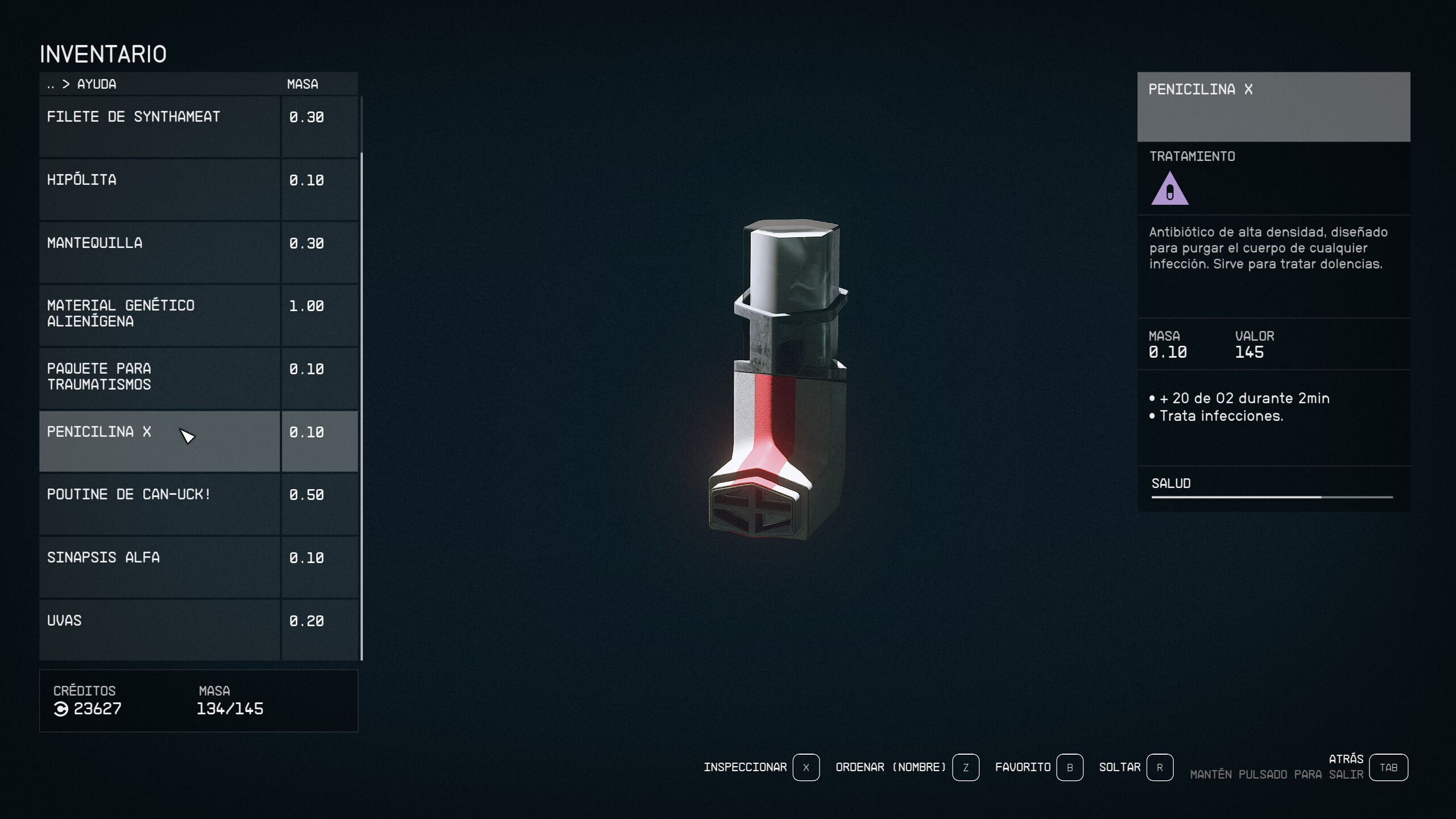1456x819 pixels.
Task: Choose the Hipólita item row
Action: pos(159,189)
